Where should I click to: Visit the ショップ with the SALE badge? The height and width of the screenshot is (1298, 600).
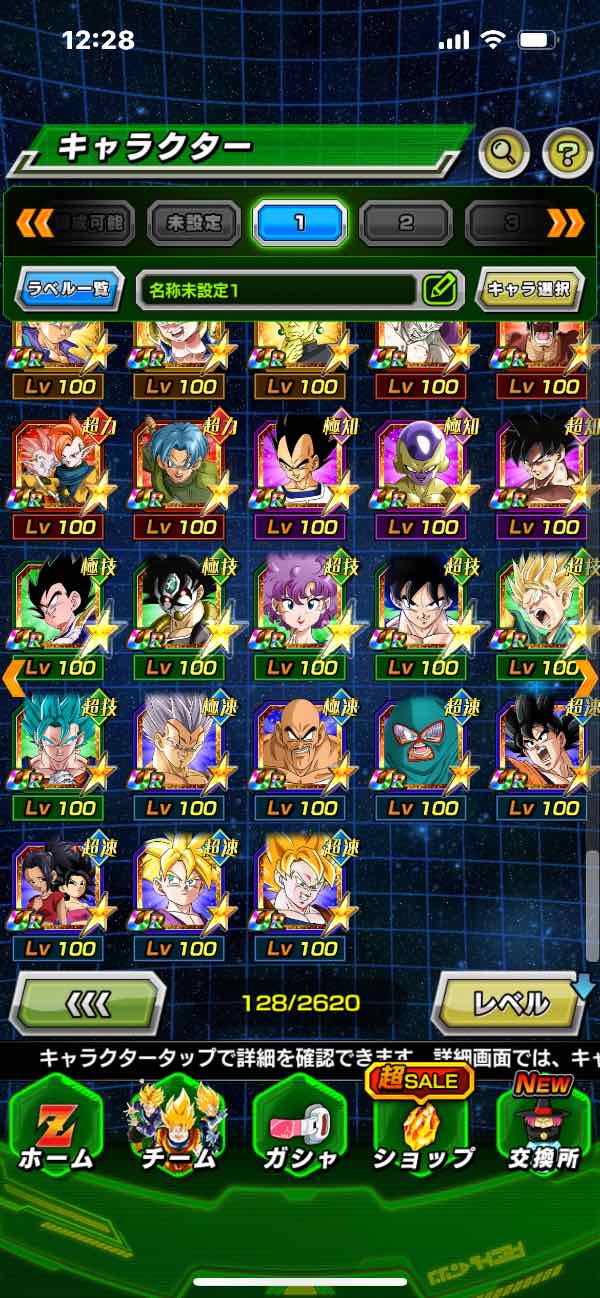pos(421,1130)
